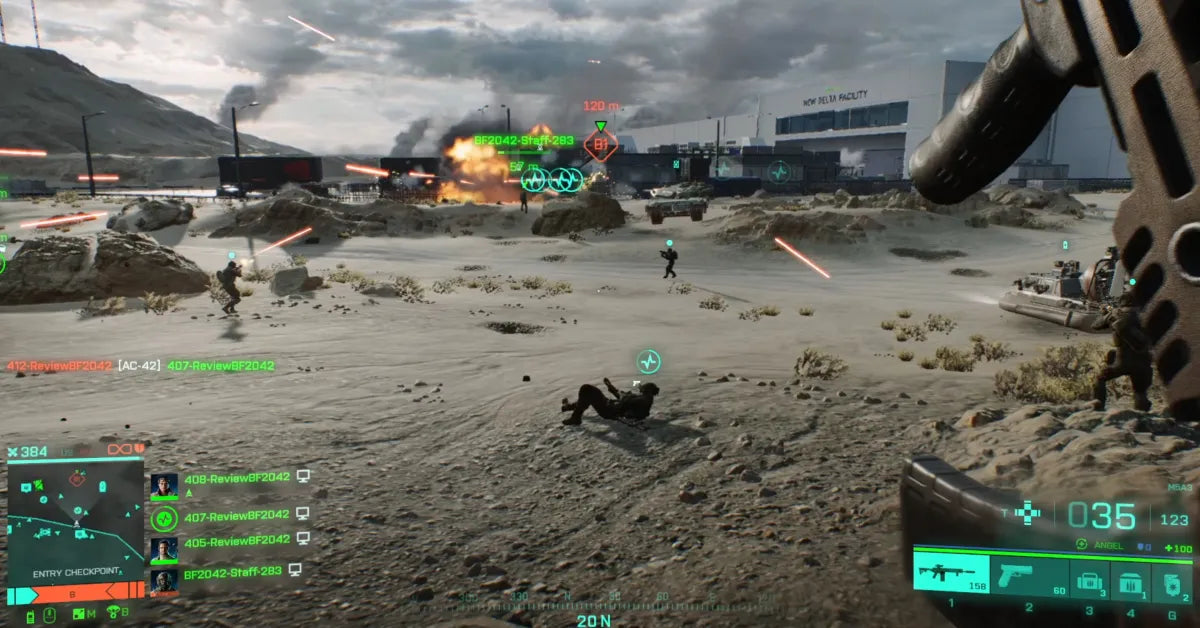Screen dimensions: 1200x628
Task: Choose 405-ReviewBF2042 in the squad list
Action: [236, 541]
